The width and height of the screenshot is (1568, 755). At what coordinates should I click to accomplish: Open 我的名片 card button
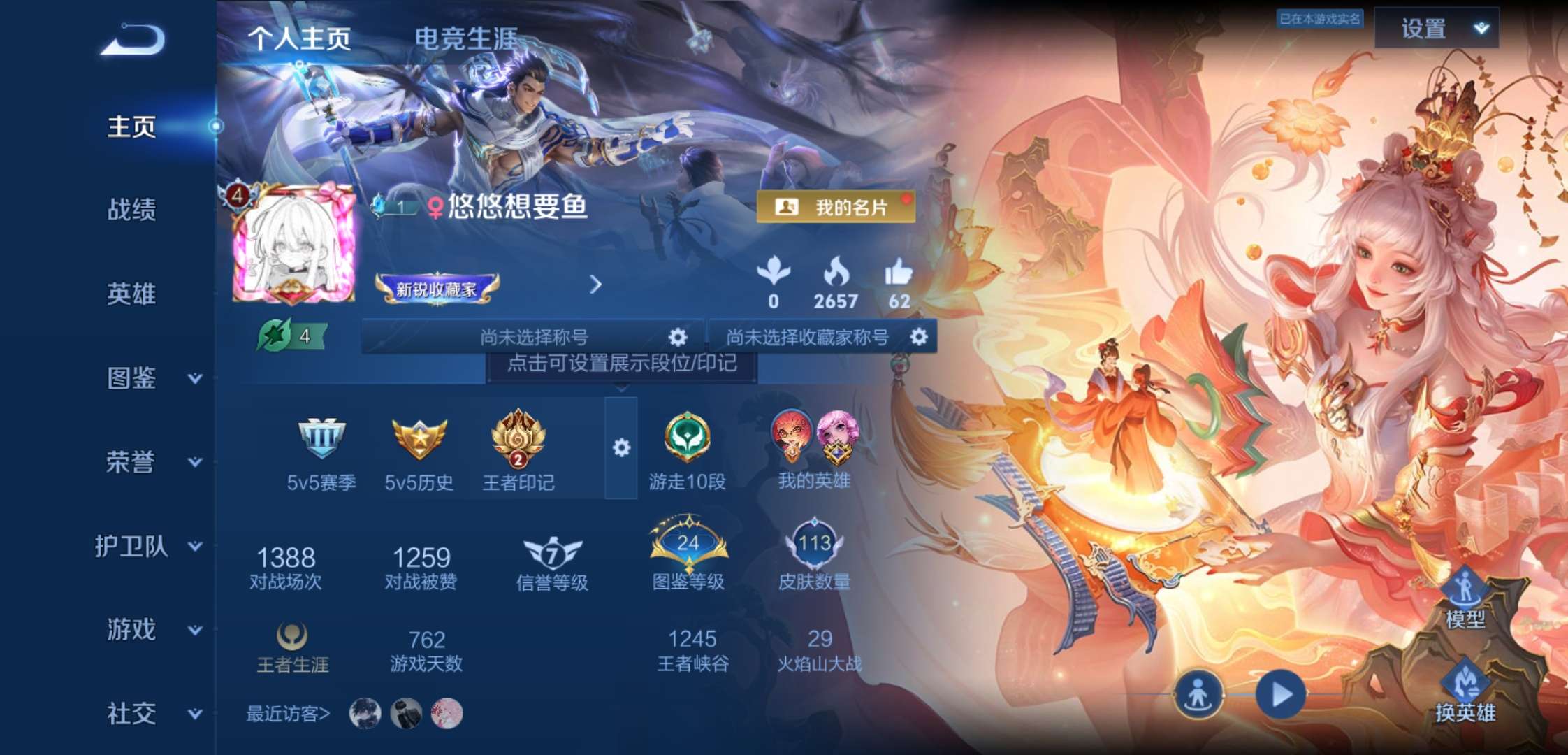coord(834,206)
